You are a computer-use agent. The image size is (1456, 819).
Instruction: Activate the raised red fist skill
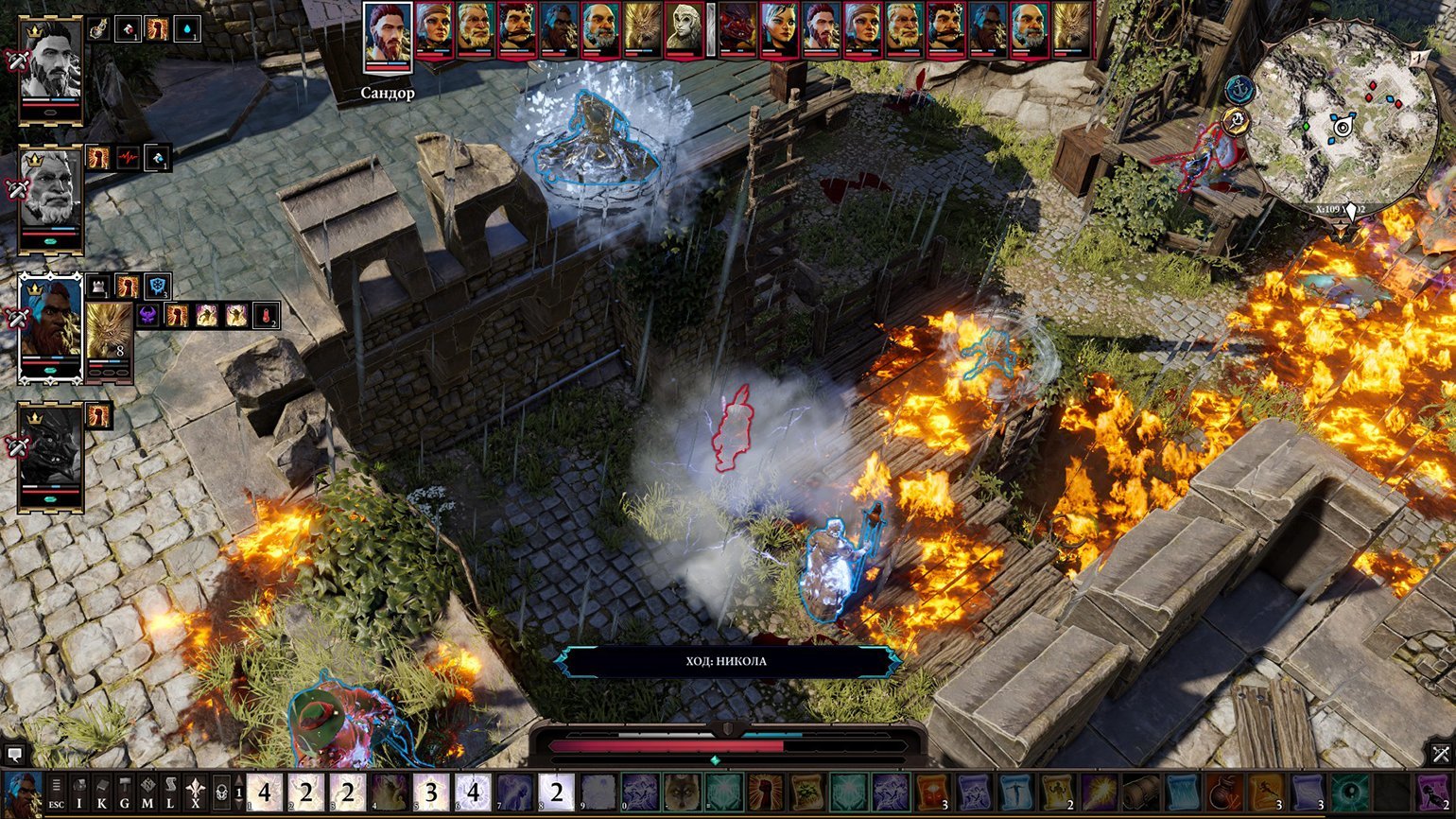(x=764, y=793)
